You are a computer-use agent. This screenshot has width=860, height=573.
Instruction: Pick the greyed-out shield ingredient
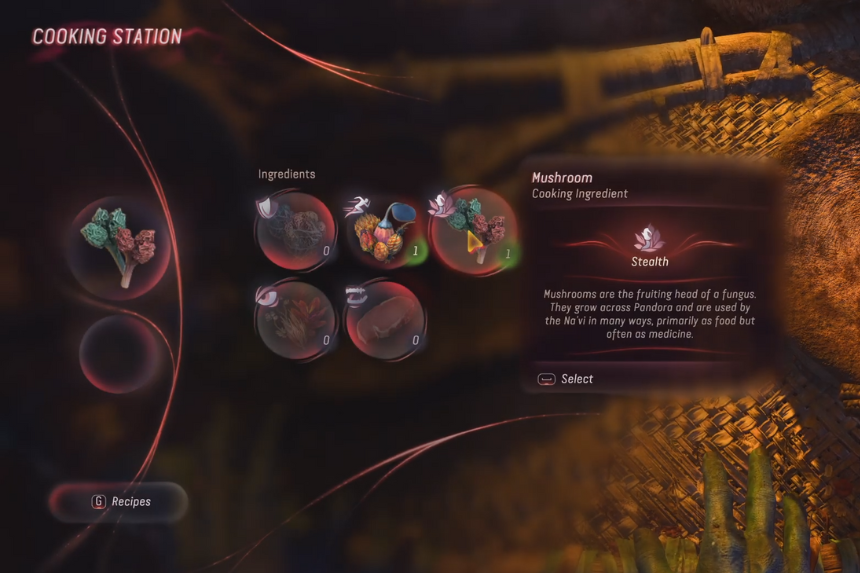296,230
